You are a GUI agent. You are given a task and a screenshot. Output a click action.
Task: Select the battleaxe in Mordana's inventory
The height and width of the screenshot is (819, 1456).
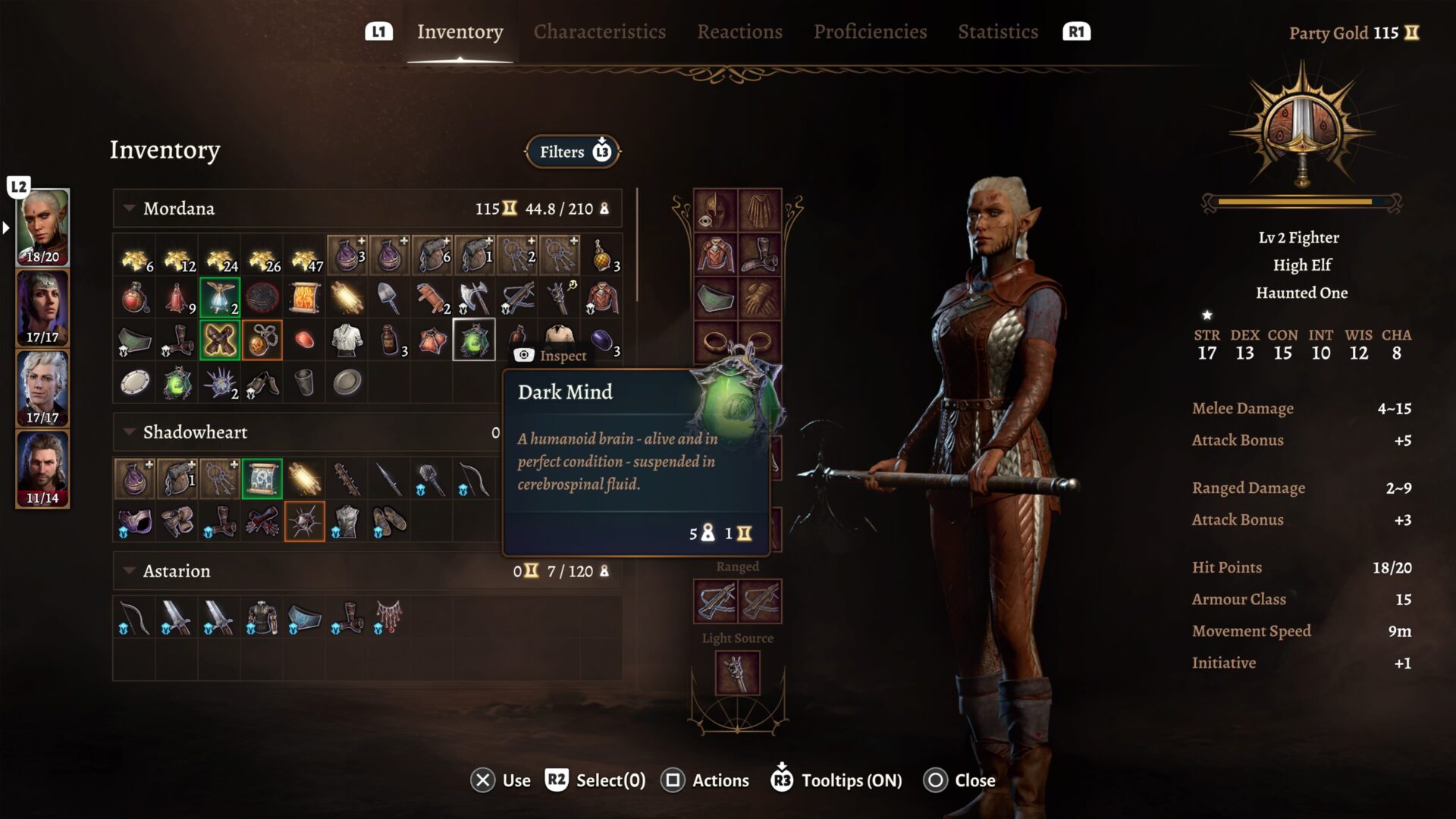[474, 298]
